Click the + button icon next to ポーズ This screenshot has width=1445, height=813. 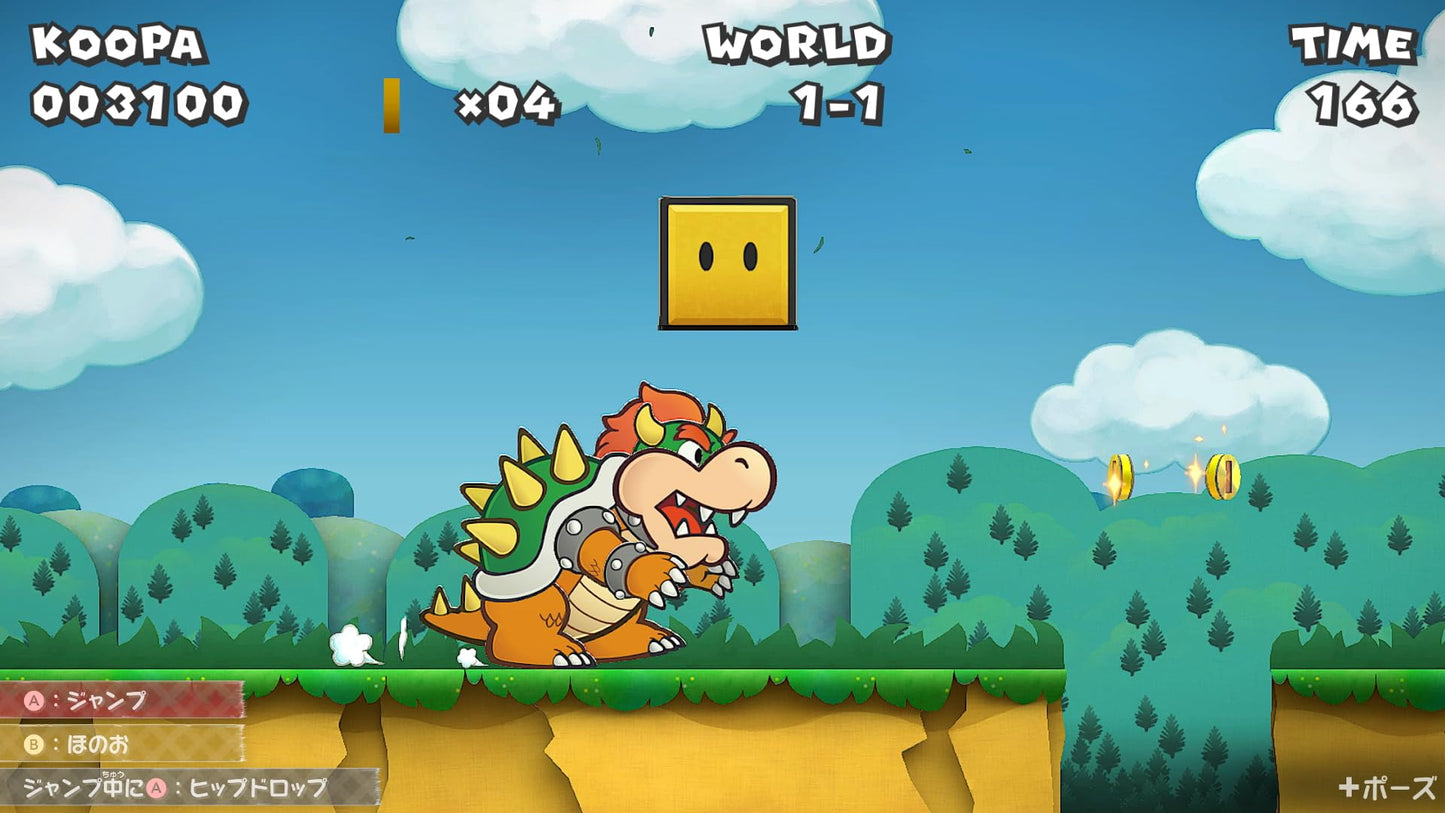[x=1349, y=789]
